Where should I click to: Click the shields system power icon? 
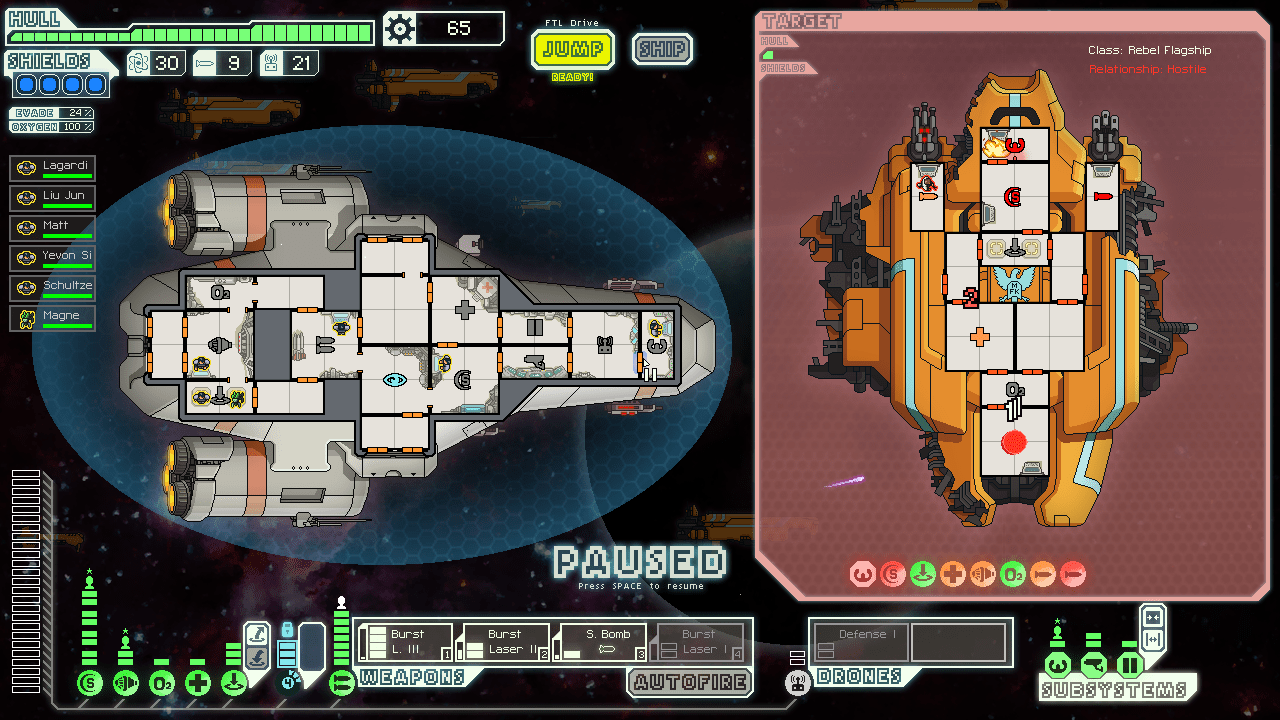point(90,684)
